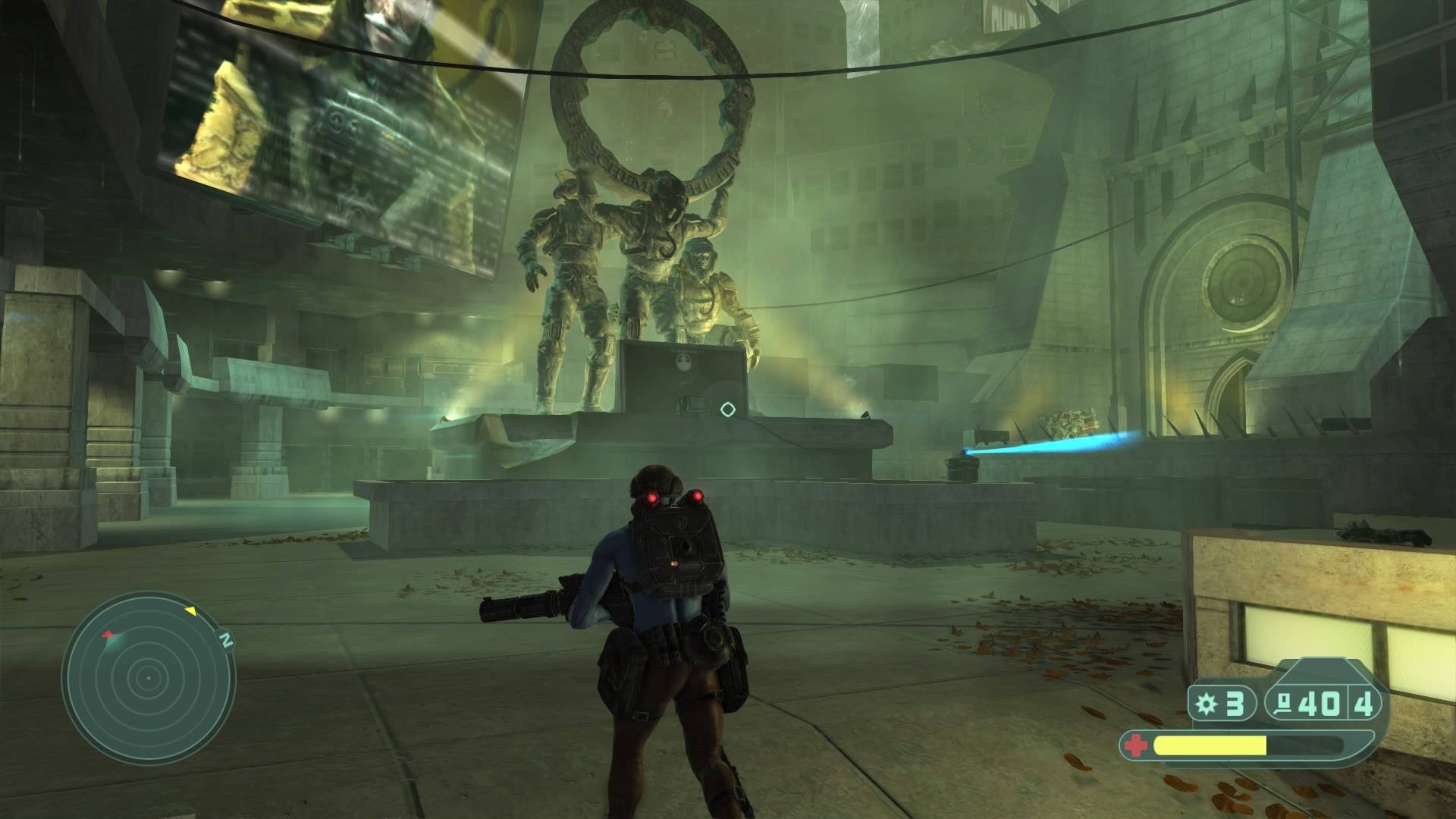Click the circular radar minimap
This screenshot has height=819, width=1456.
click(x=149, y=678)
